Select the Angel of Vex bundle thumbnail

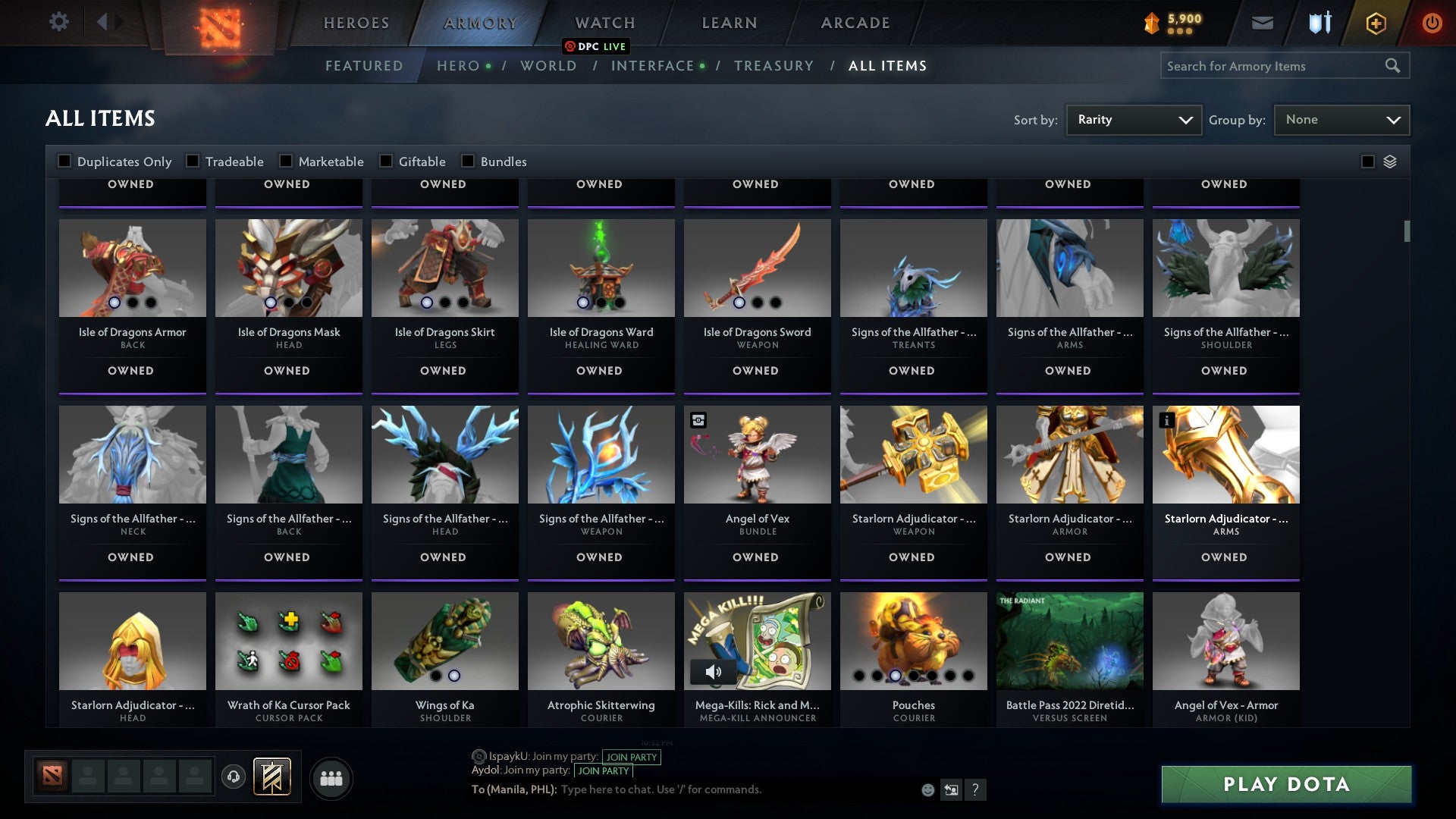(x=756, y=453)
